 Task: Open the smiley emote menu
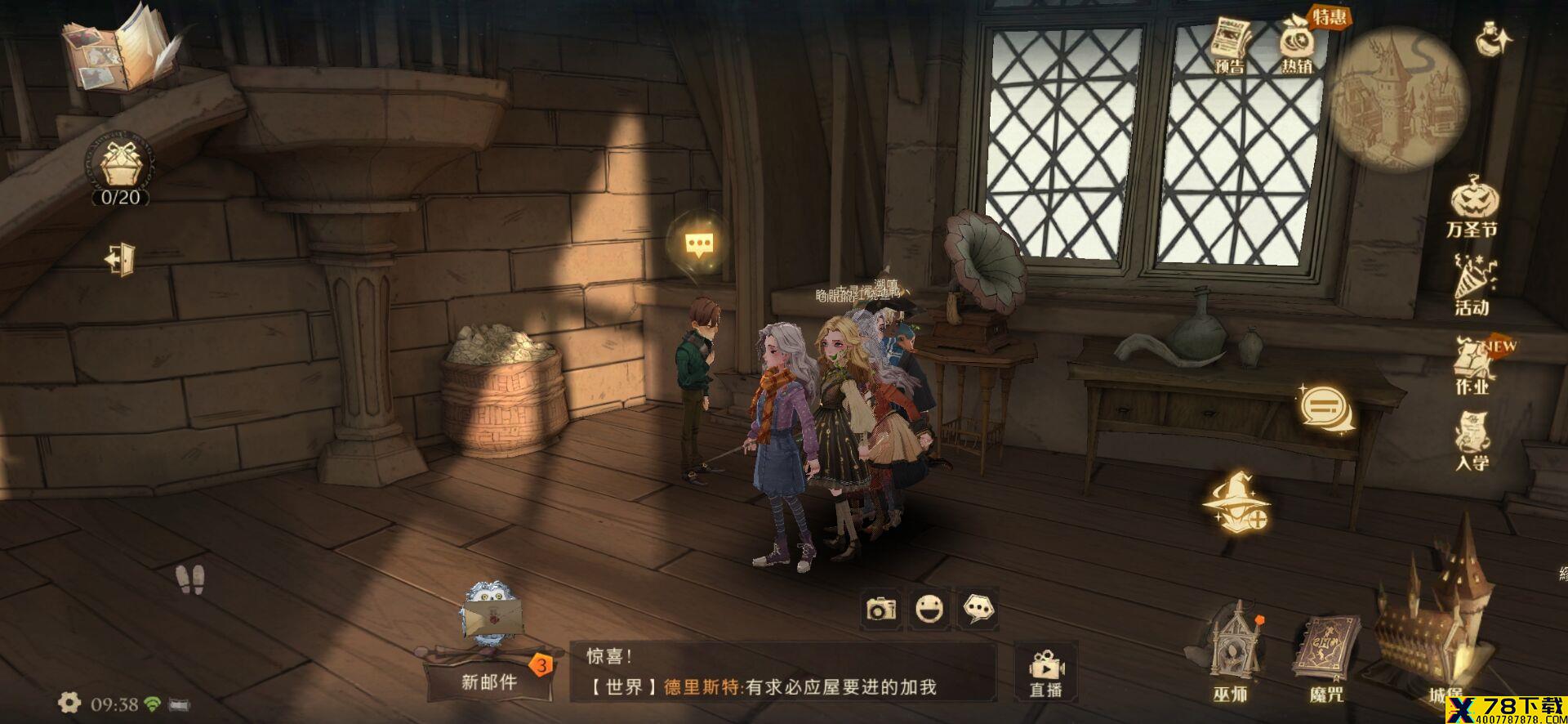coord(929,609)
